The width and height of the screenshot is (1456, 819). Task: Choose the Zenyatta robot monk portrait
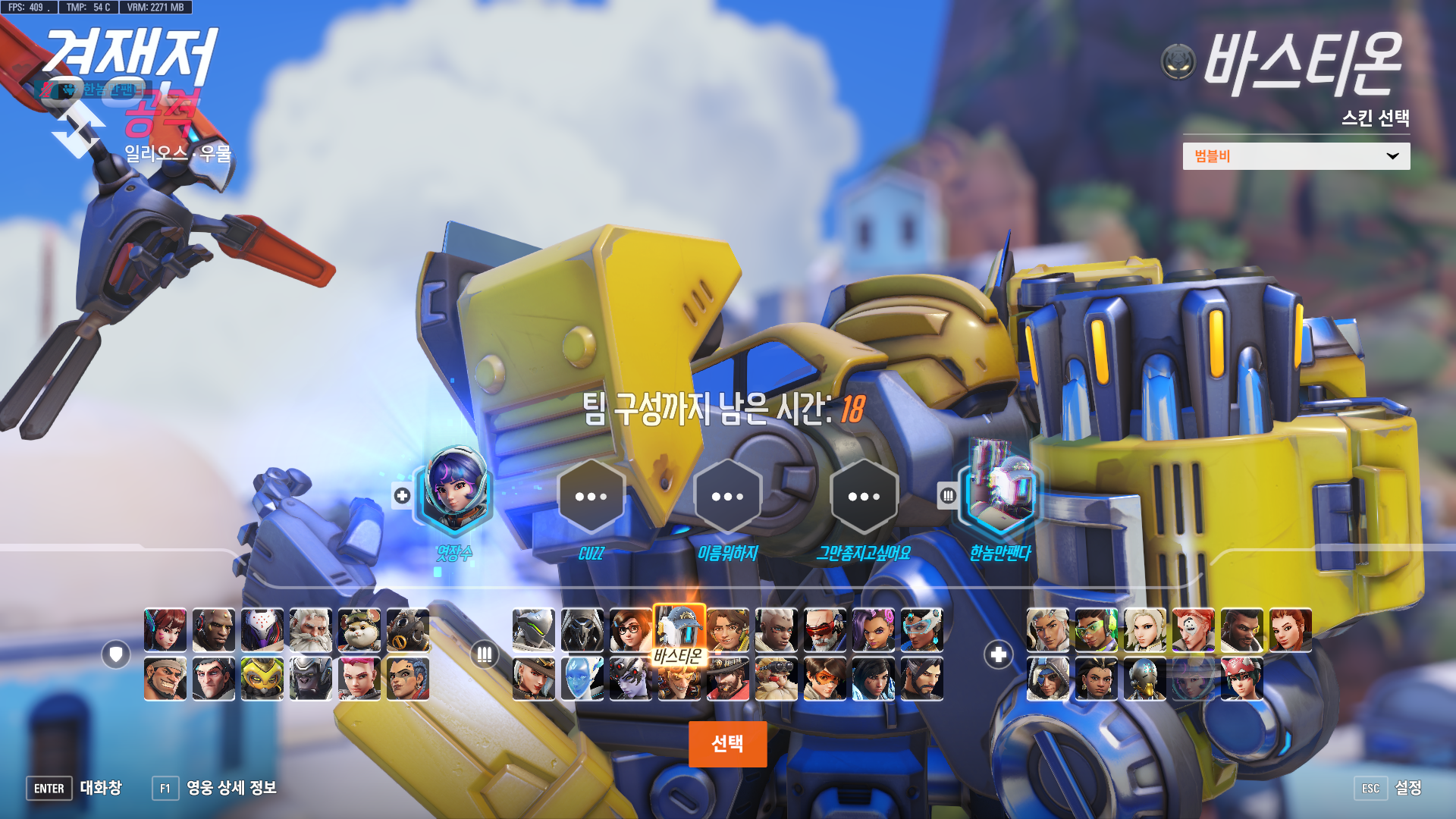[x=1145, y=679]
